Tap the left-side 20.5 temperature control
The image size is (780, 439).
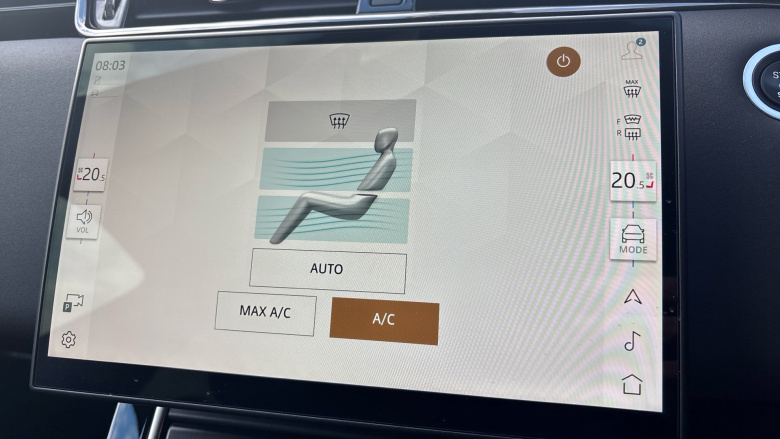pyautogui.click(x=90, y=175)
